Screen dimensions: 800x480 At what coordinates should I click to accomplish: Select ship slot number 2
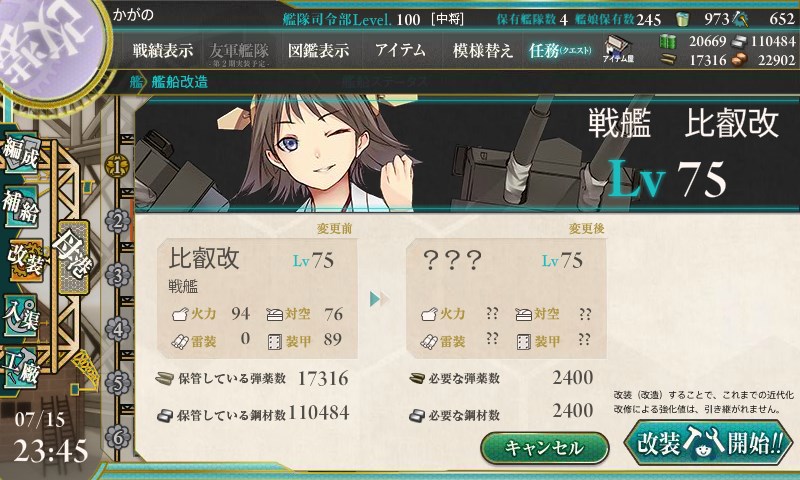pos(118,220)
